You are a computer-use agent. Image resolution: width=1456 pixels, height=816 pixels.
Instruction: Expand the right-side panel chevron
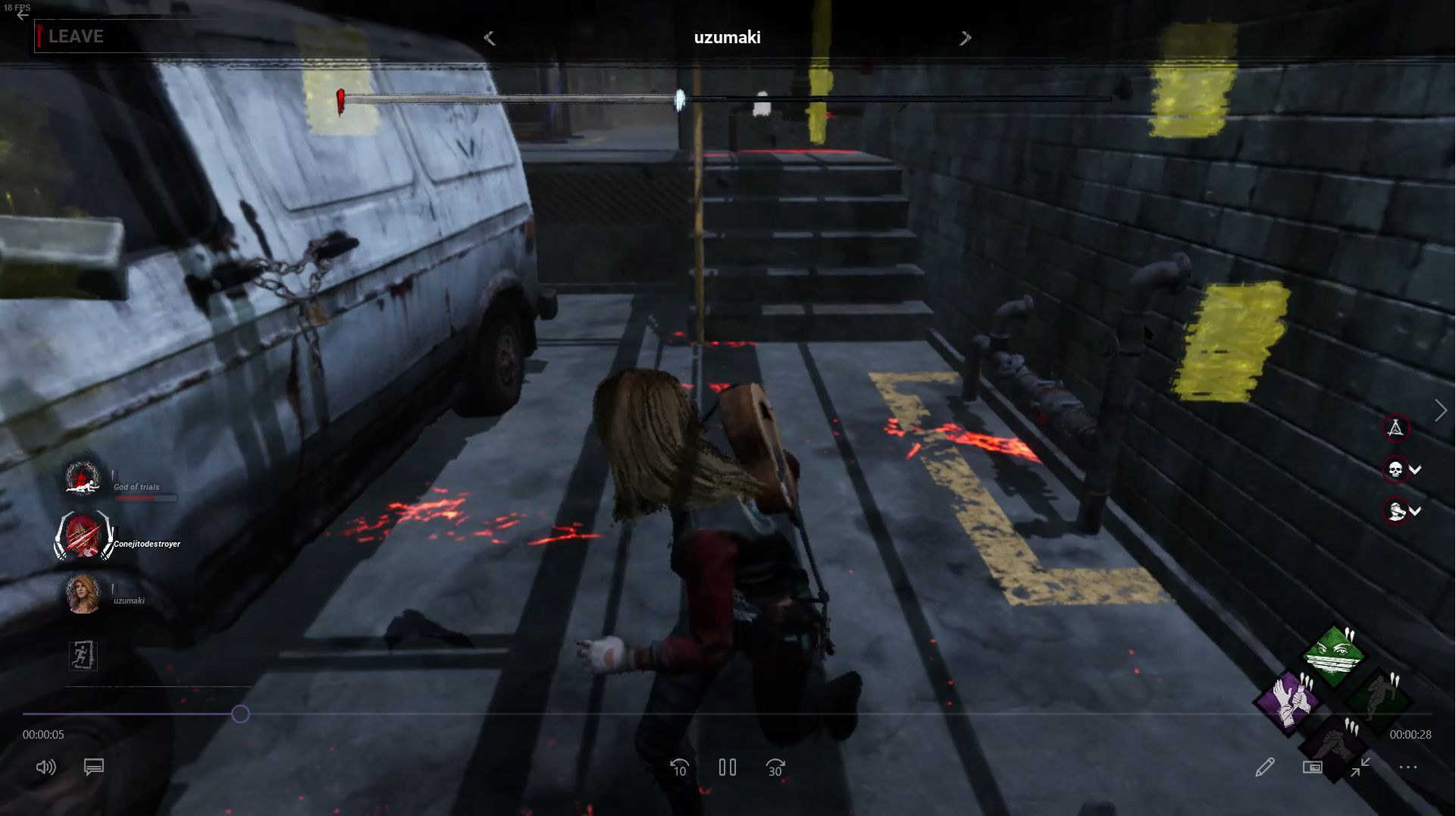tap(1442, 410)
